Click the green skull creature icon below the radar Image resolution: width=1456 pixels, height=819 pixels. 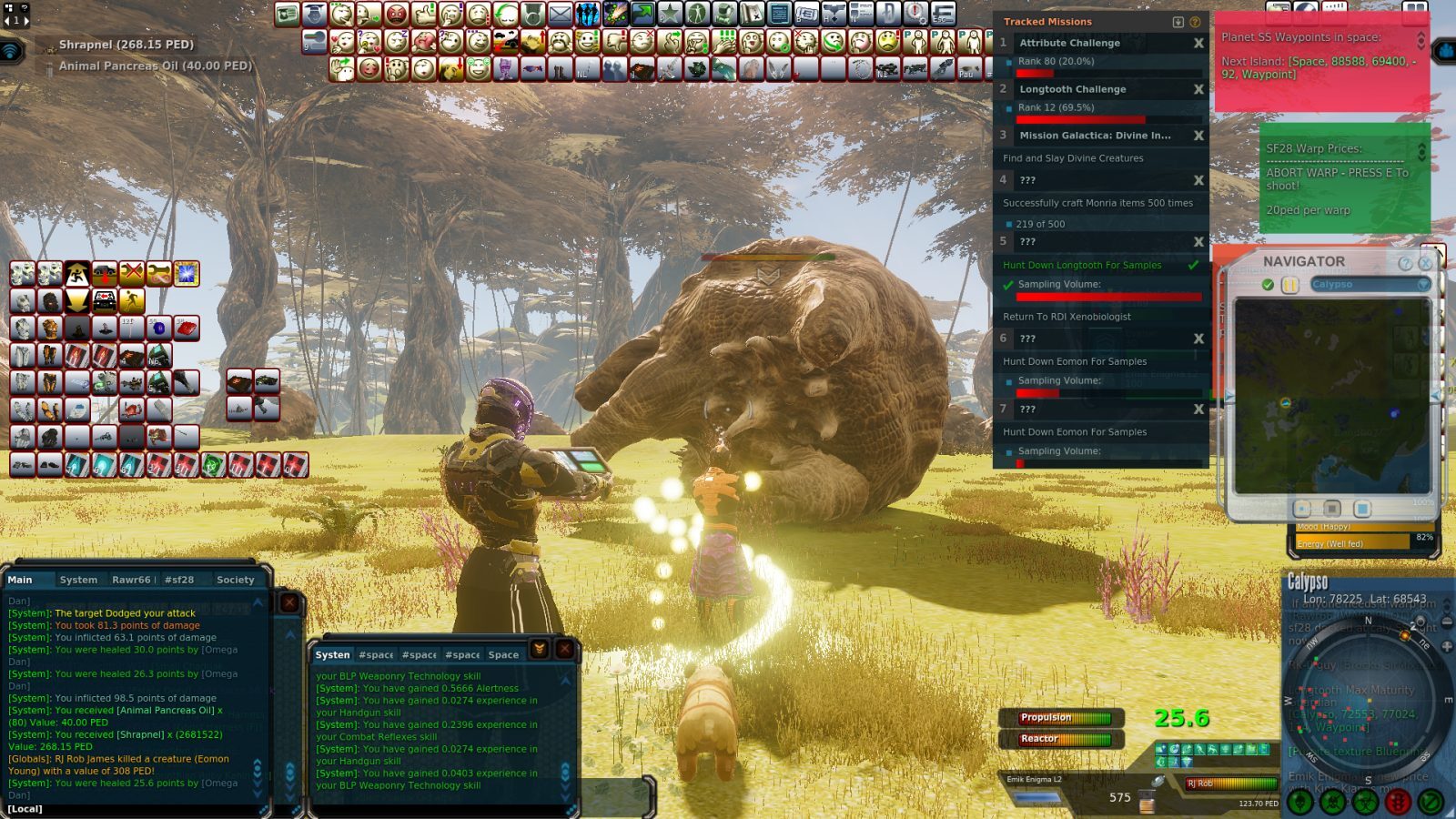click(x=1299, y=801)
